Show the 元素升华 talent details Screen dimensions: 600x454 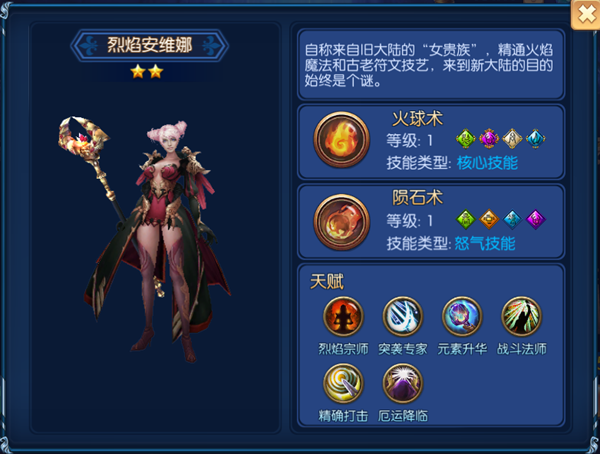(x=461, y=316)
